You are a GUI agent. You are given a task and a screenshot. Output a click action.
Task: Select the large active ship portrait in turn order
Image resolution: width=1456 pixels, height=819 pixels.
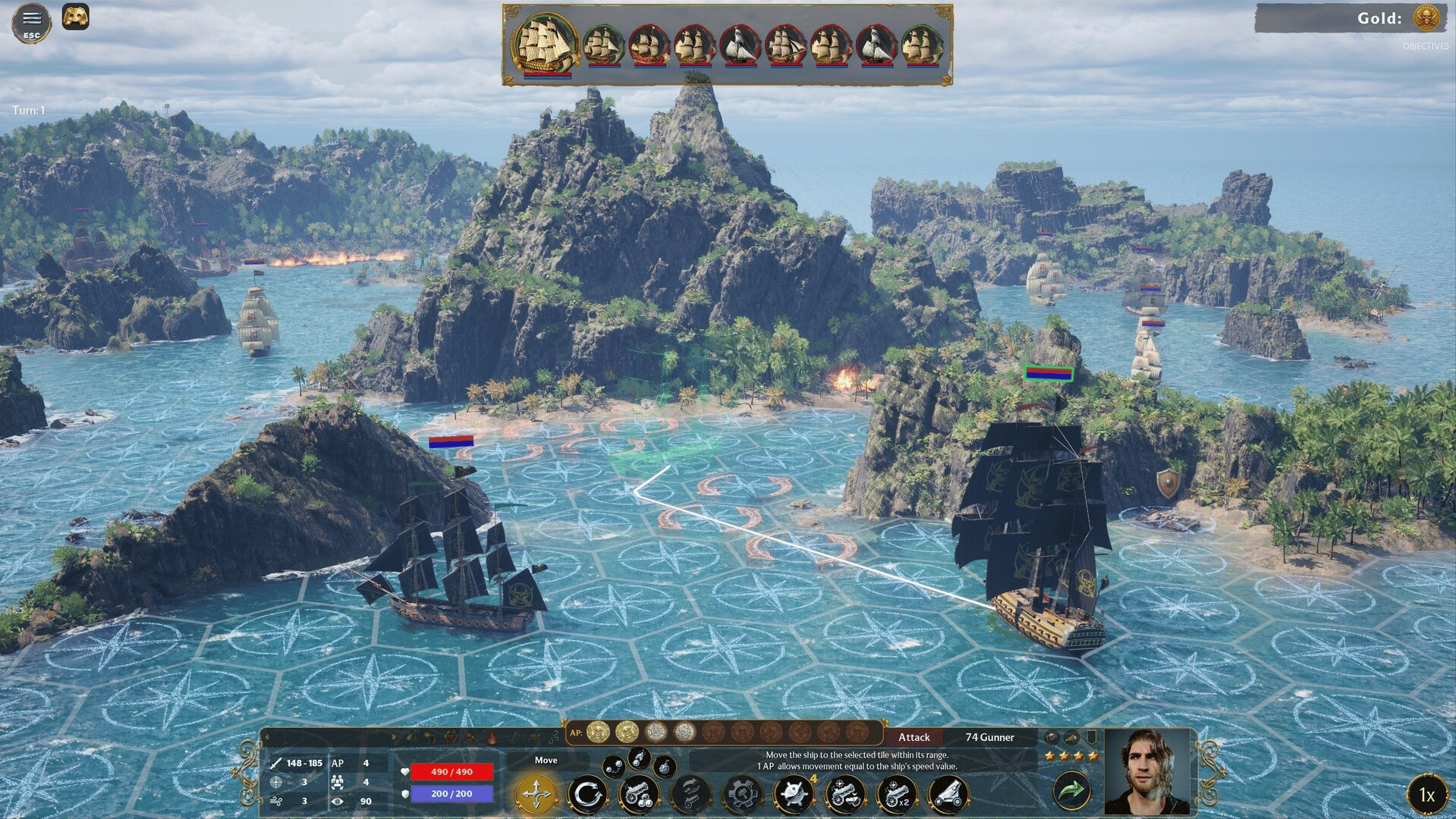pos(546,44)
